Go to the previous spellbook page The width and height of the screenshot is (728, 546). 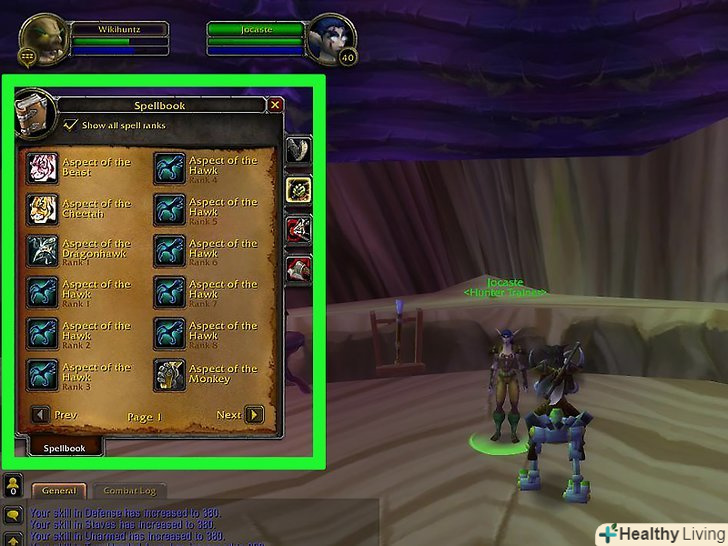click(40, 415)
